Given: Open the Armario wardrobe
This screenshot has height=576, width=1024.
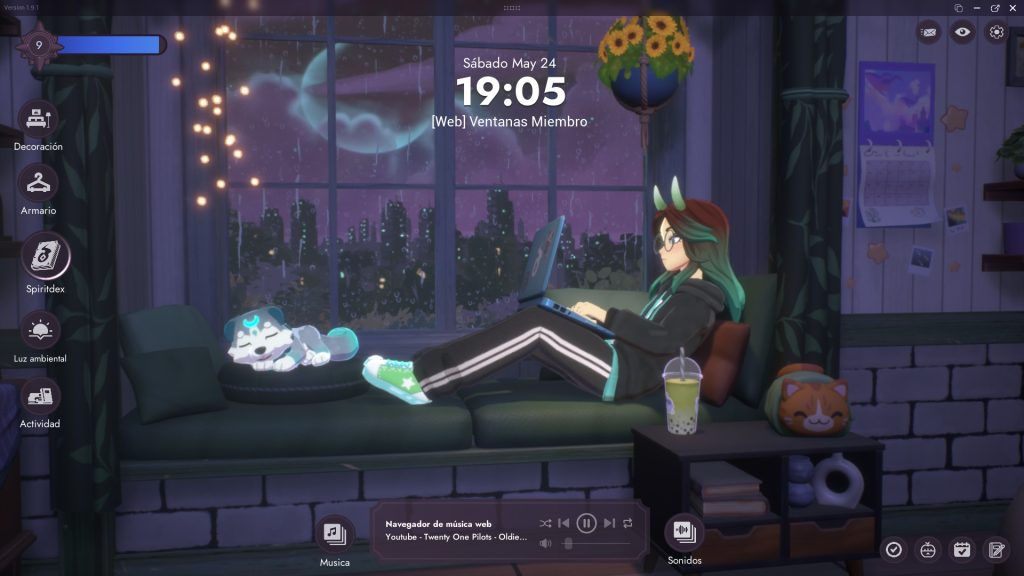Looking at the screenshot, I should point(38,185).
